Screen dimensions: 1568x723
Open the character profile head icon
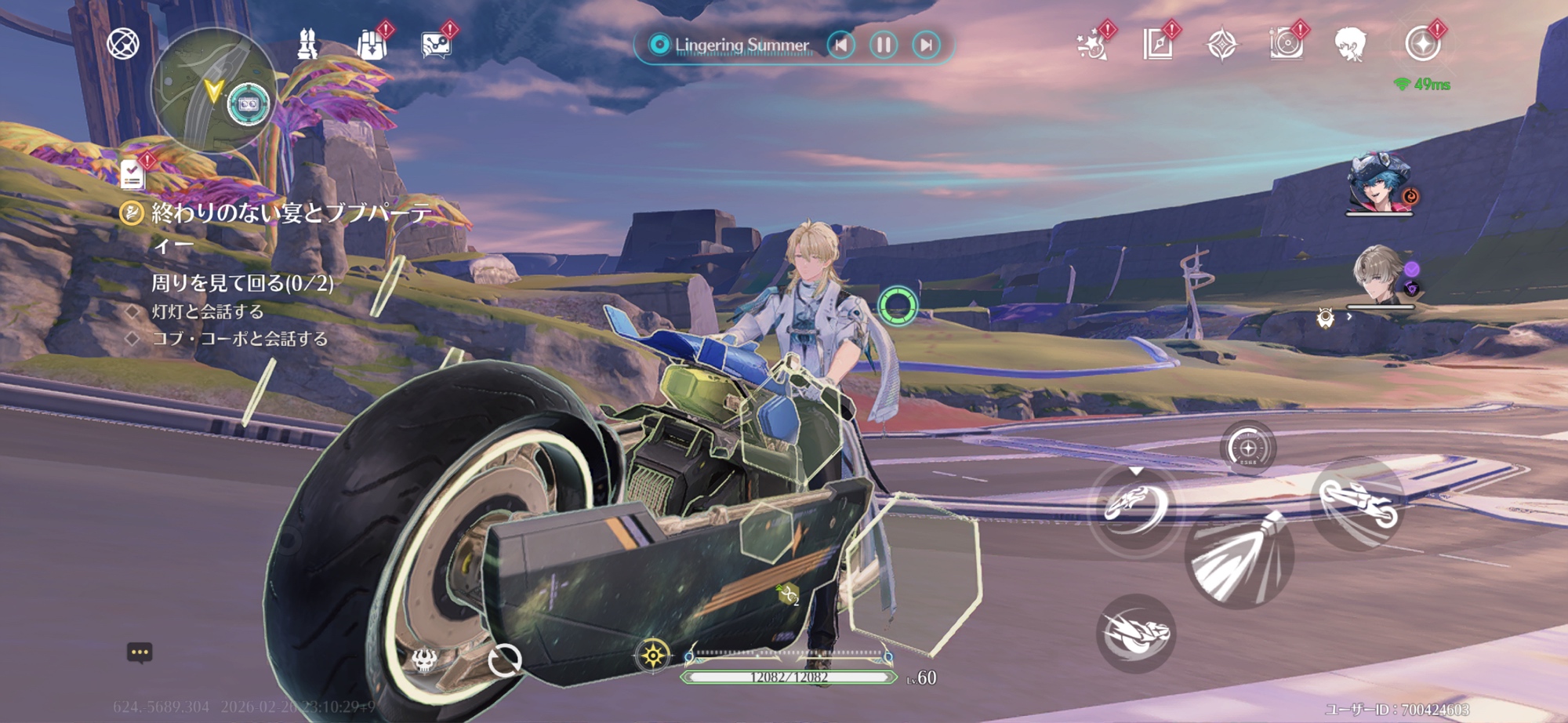coord(1350,44)
